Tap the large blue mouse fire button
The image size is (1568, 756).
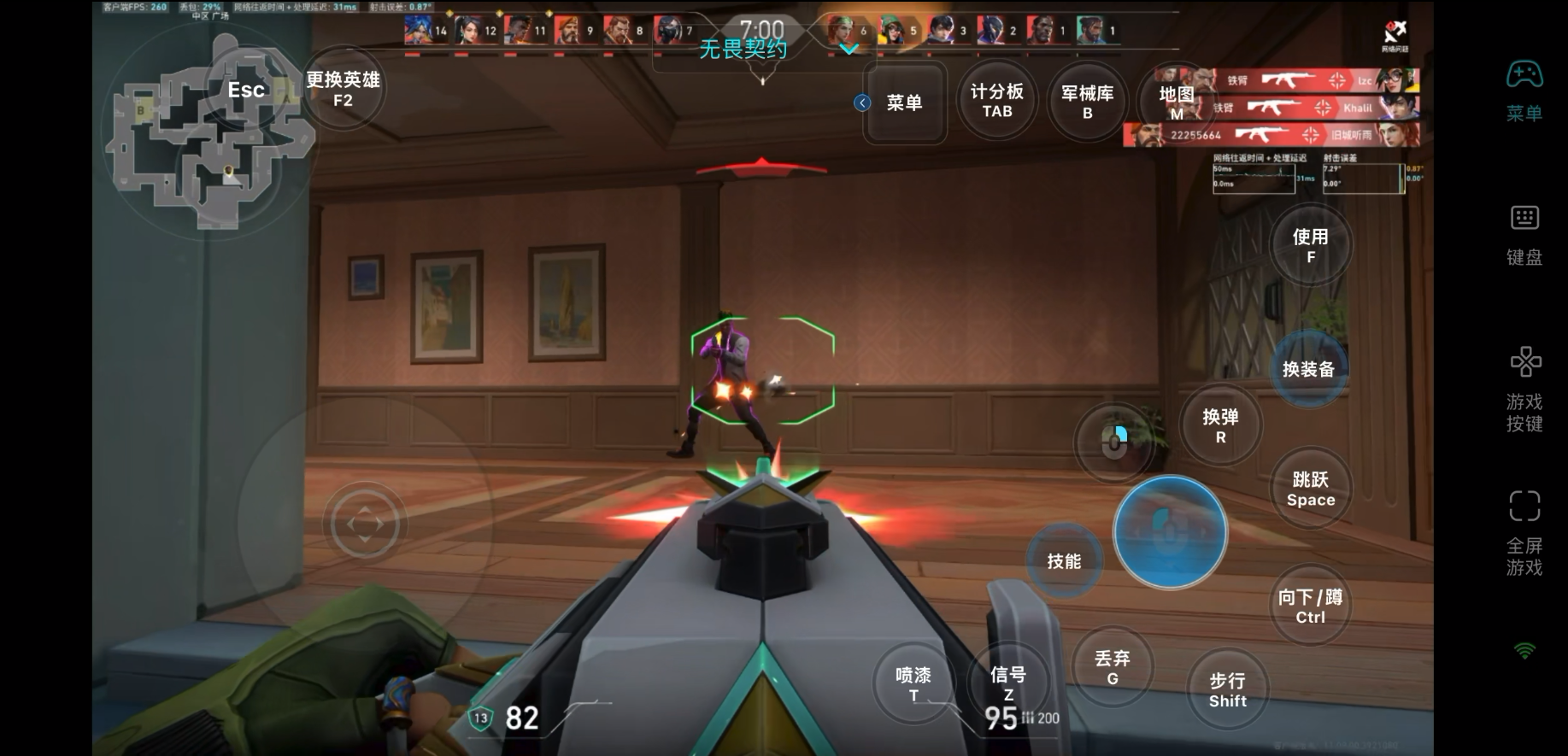1170,532
